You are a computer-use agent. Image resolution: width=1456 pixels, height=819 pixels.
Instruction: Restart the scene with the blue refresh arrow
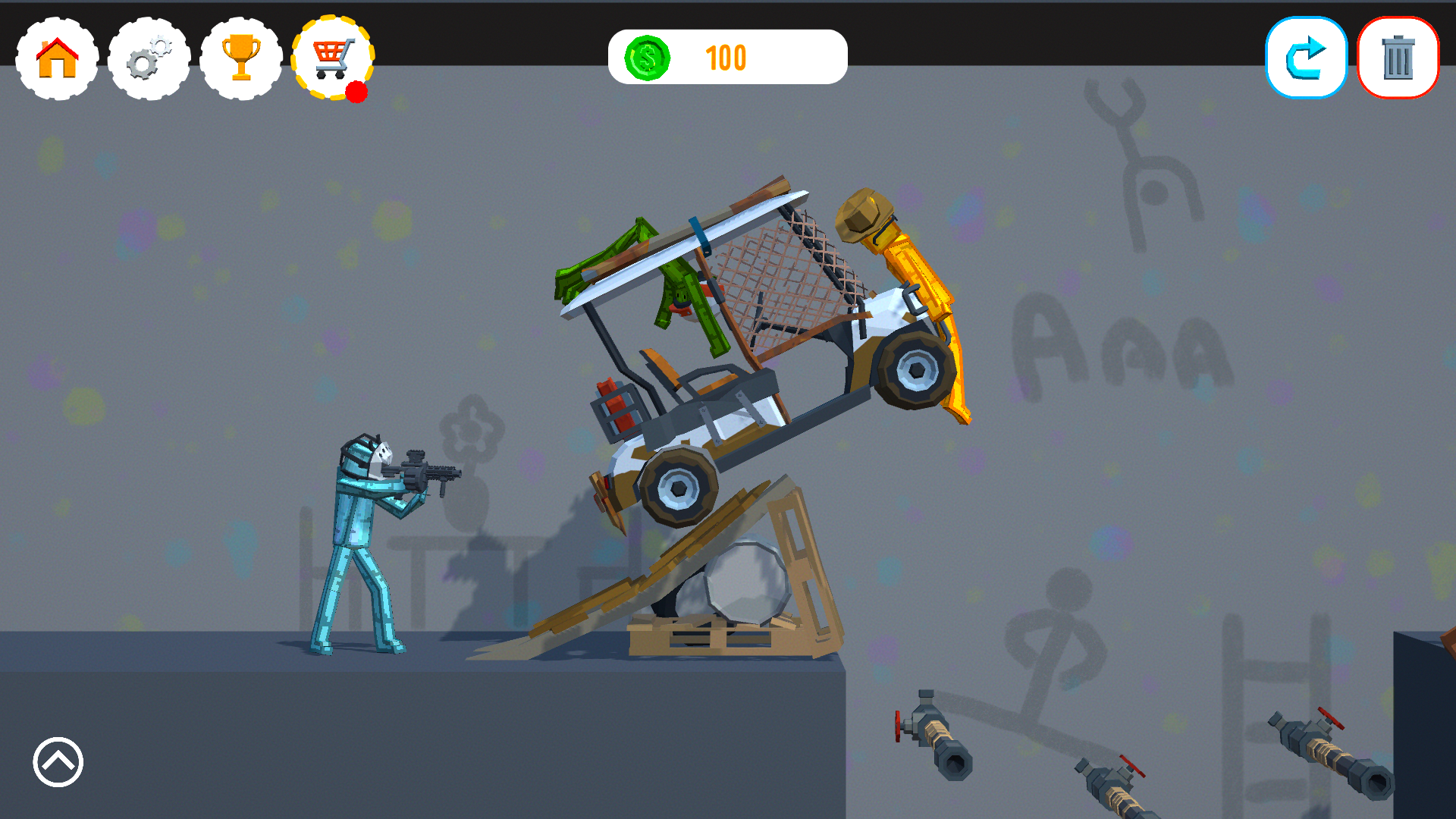pos(1306,57)
